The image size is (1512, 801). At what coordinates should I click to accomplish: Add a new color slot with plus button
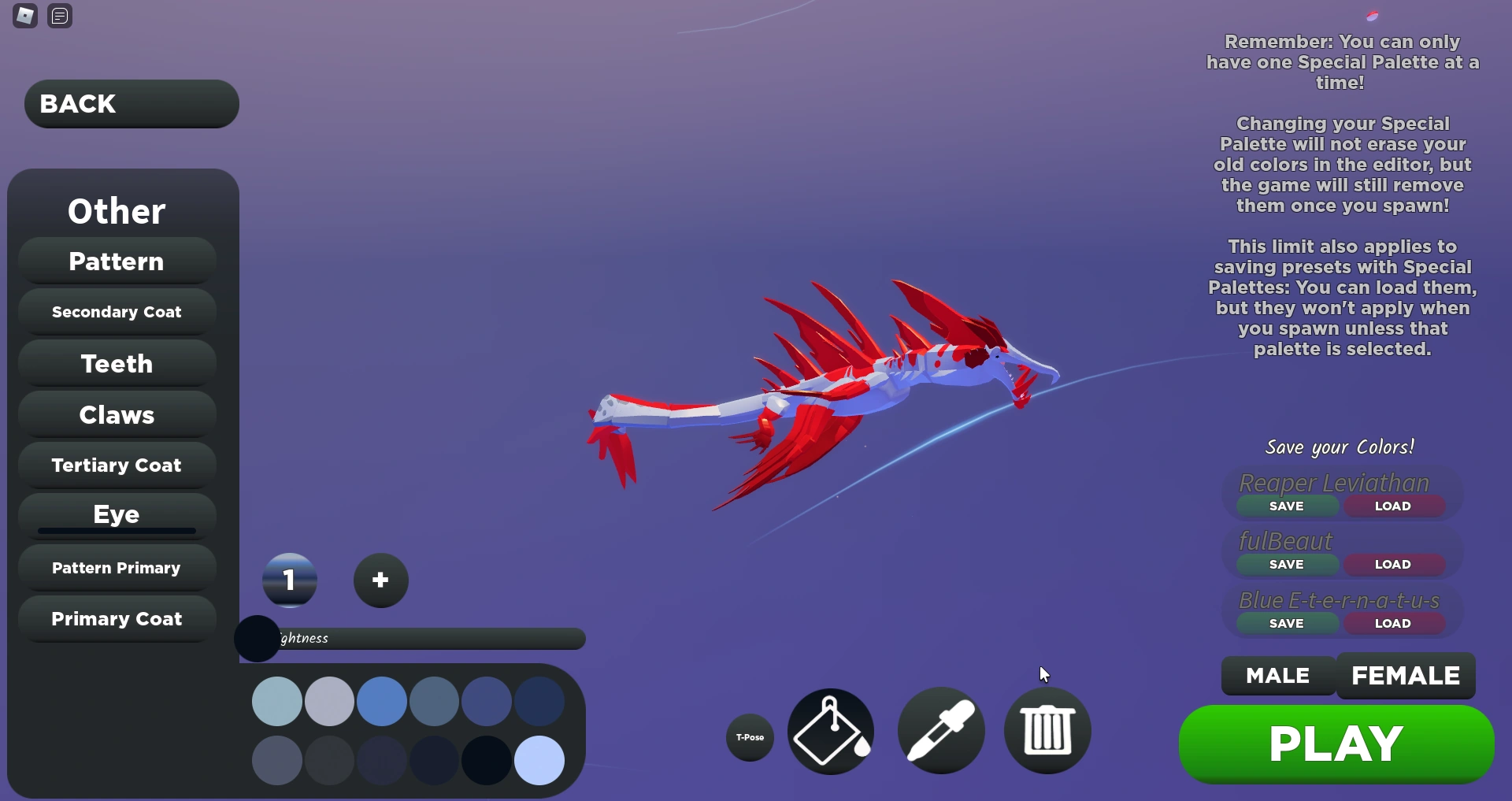point(380,580)
